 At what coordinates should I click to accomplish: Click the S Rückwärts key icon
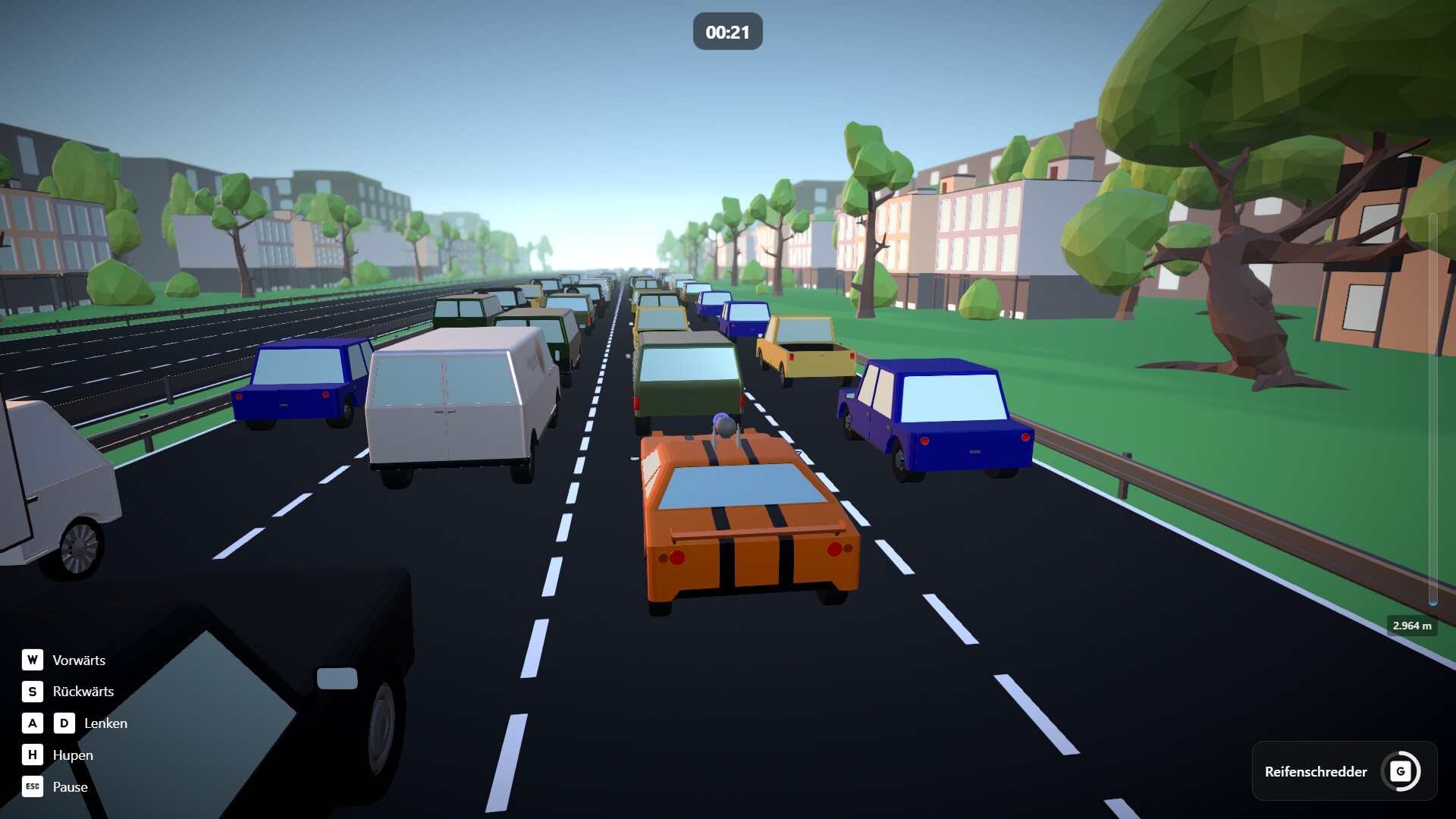(31, 692)
